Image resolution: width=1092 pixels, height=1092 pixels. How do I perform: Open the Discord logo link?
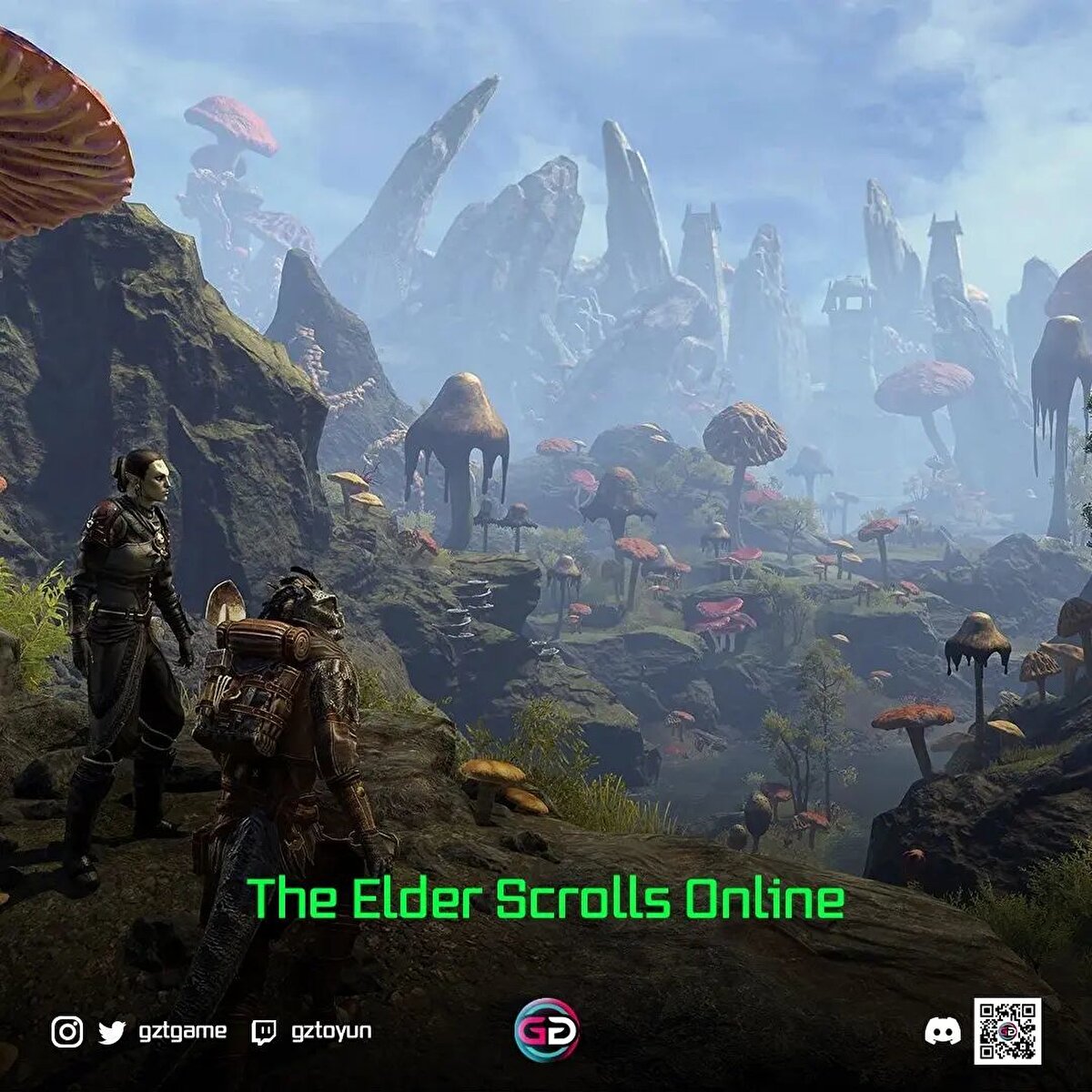pyautogui.click(x=942, y=1032)
